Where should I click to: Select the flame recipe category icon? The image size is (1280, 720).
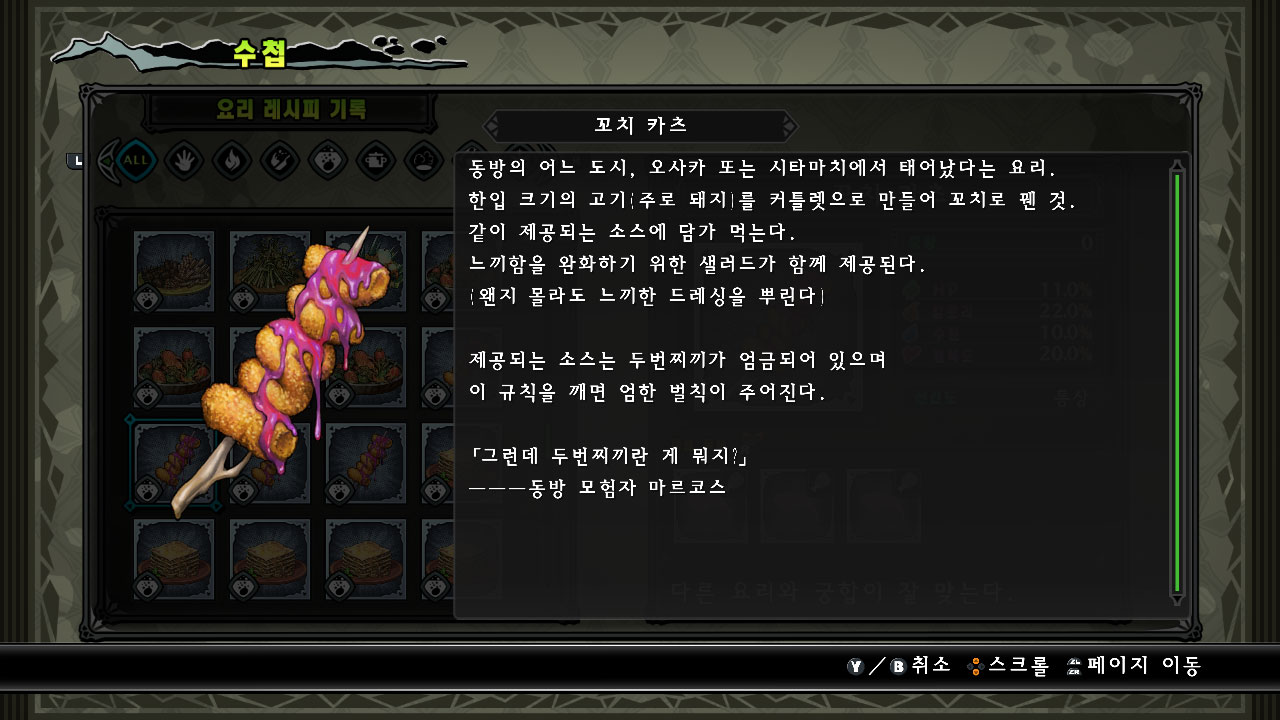pyautogui.click(x=231, y=160)
